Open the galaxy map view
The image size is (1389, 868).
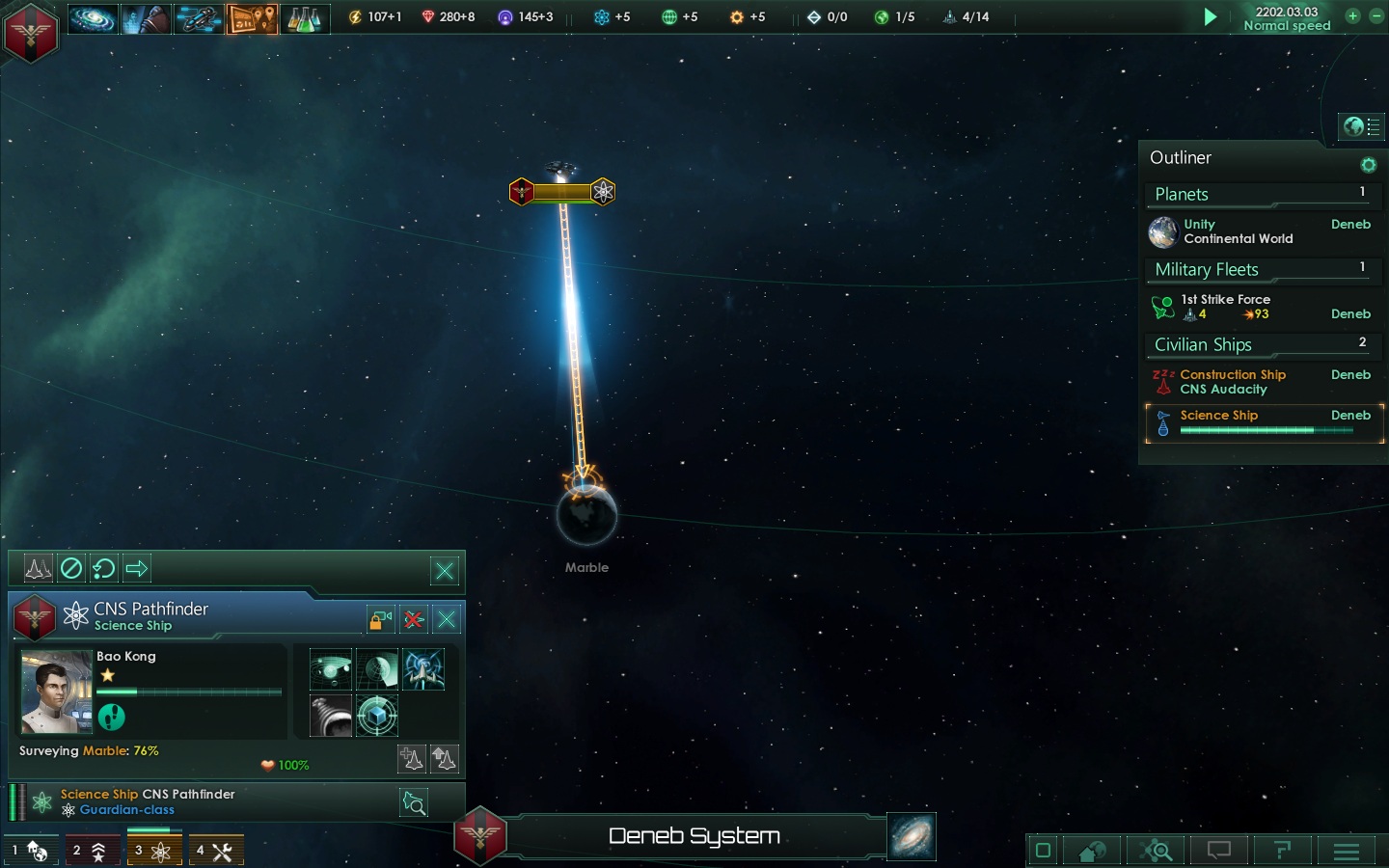point(912,837)
